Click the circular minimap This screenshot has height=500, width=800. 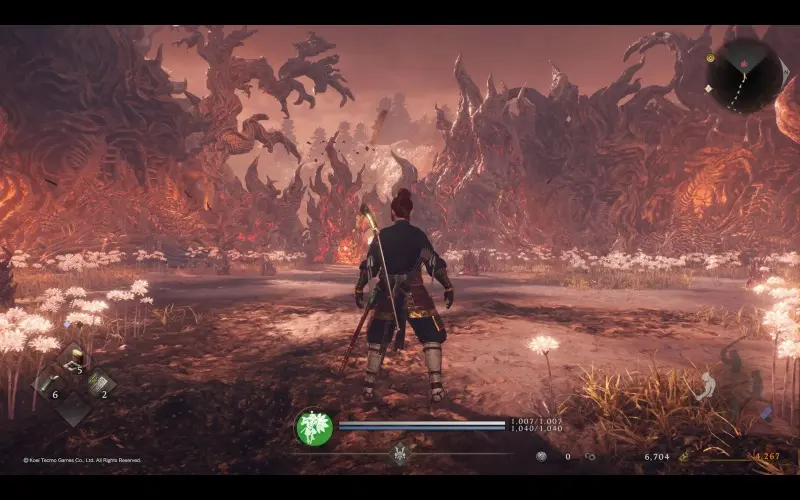(745, 75)
